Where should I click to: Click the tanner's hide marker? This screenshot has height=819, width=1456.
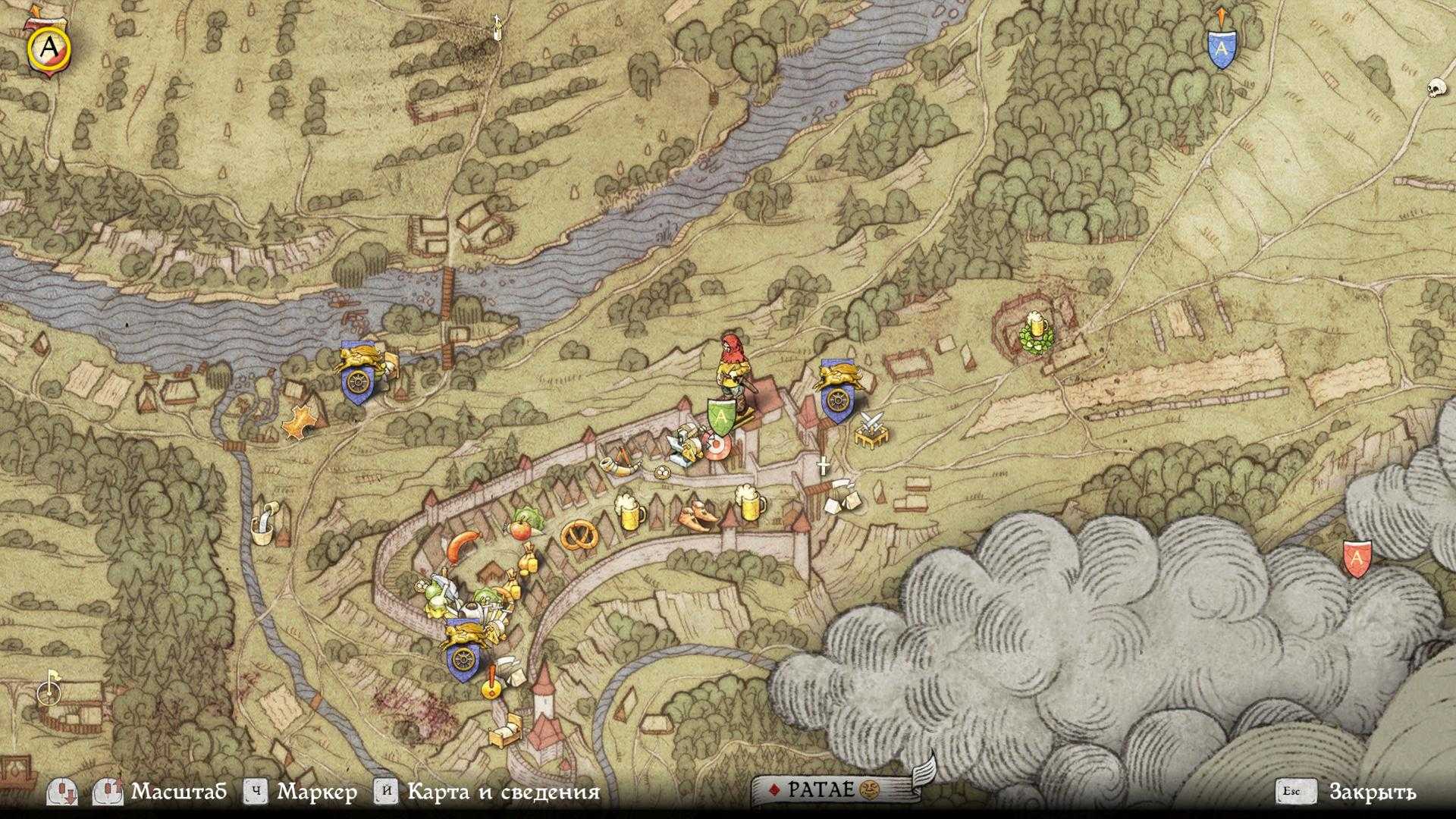click(300, 422)
